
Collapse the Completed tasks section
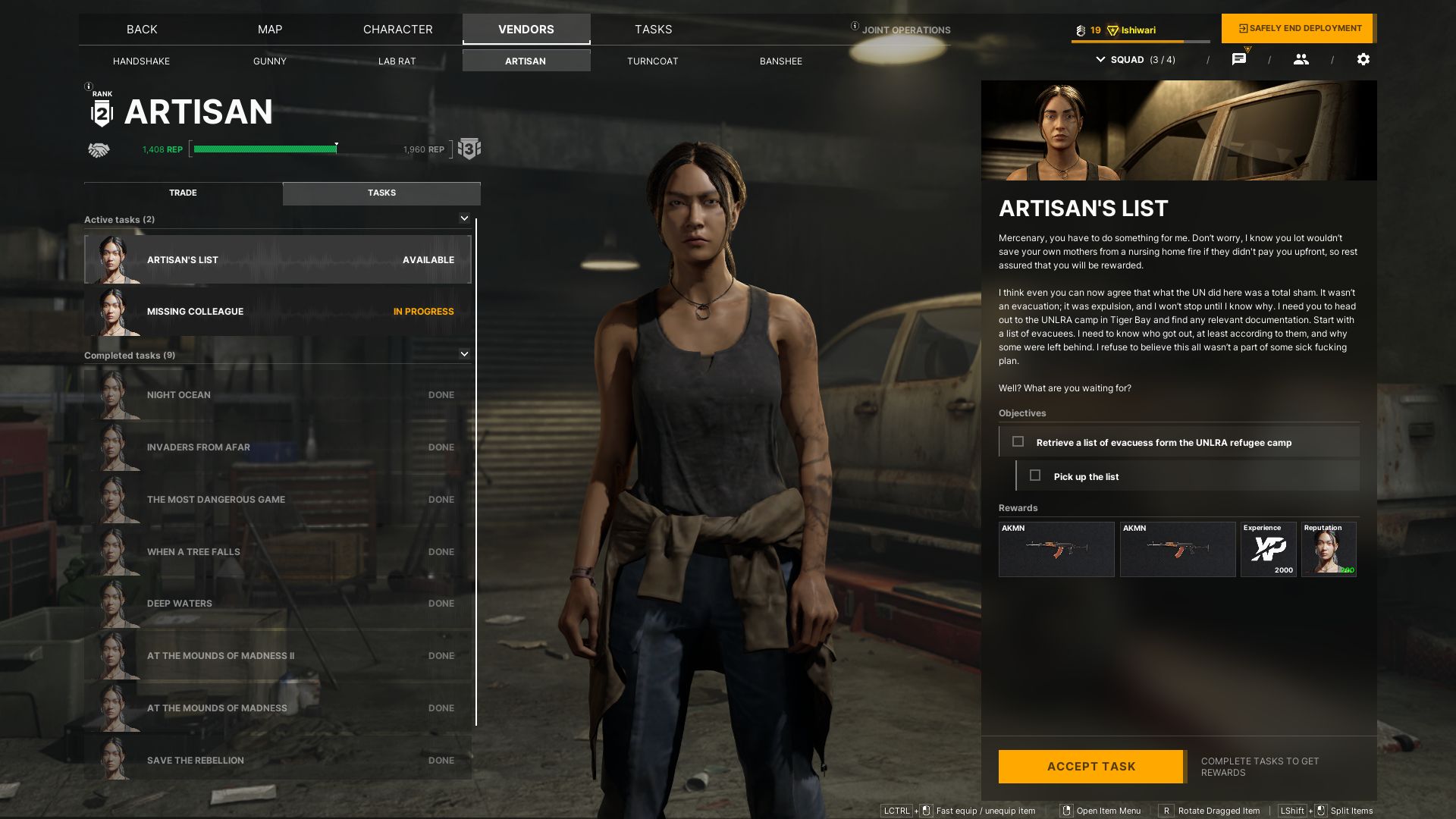click(464, 354)
